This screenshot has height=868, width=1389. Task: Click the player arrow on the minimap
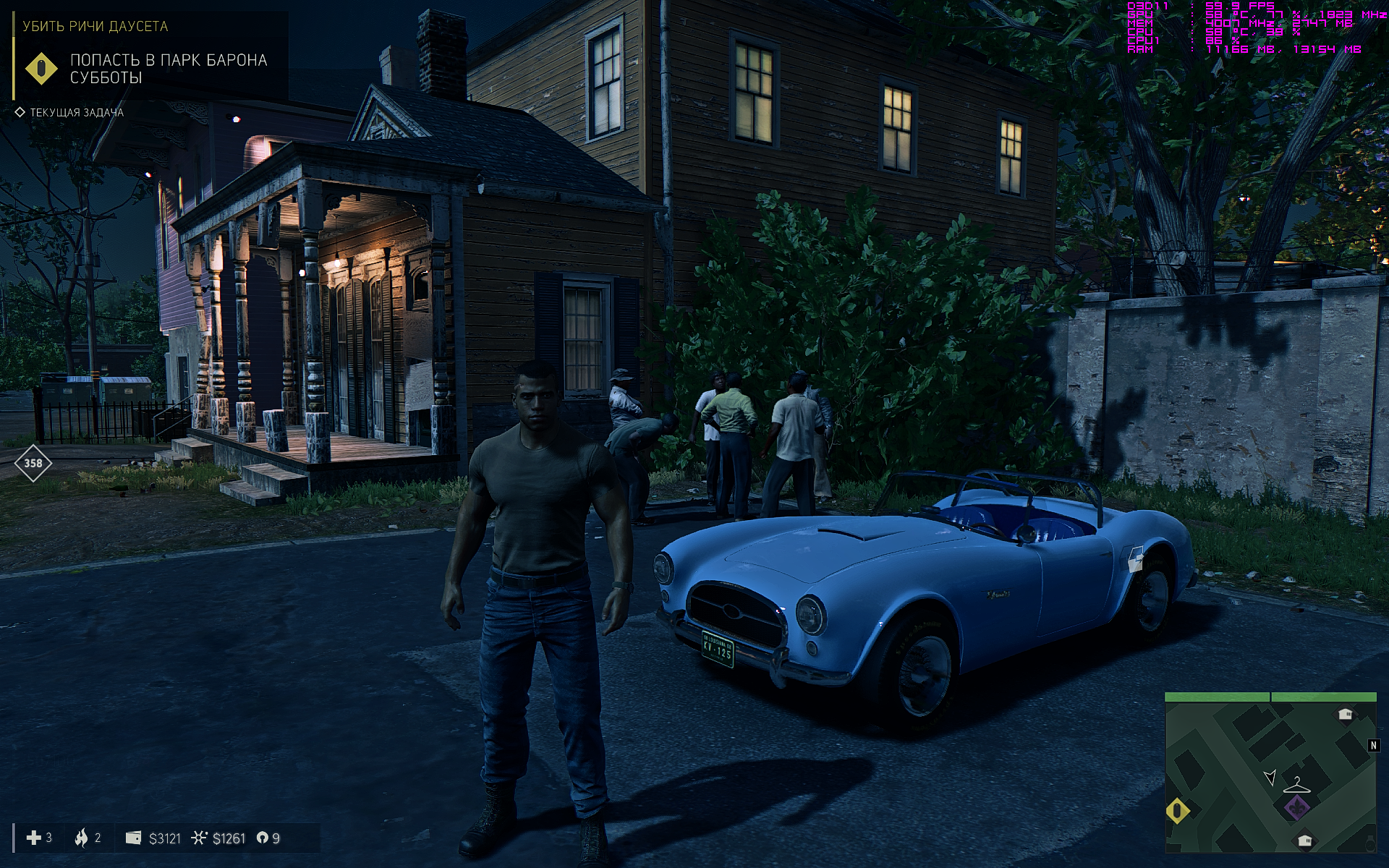pyautogui.click(x=1270, y=778)
